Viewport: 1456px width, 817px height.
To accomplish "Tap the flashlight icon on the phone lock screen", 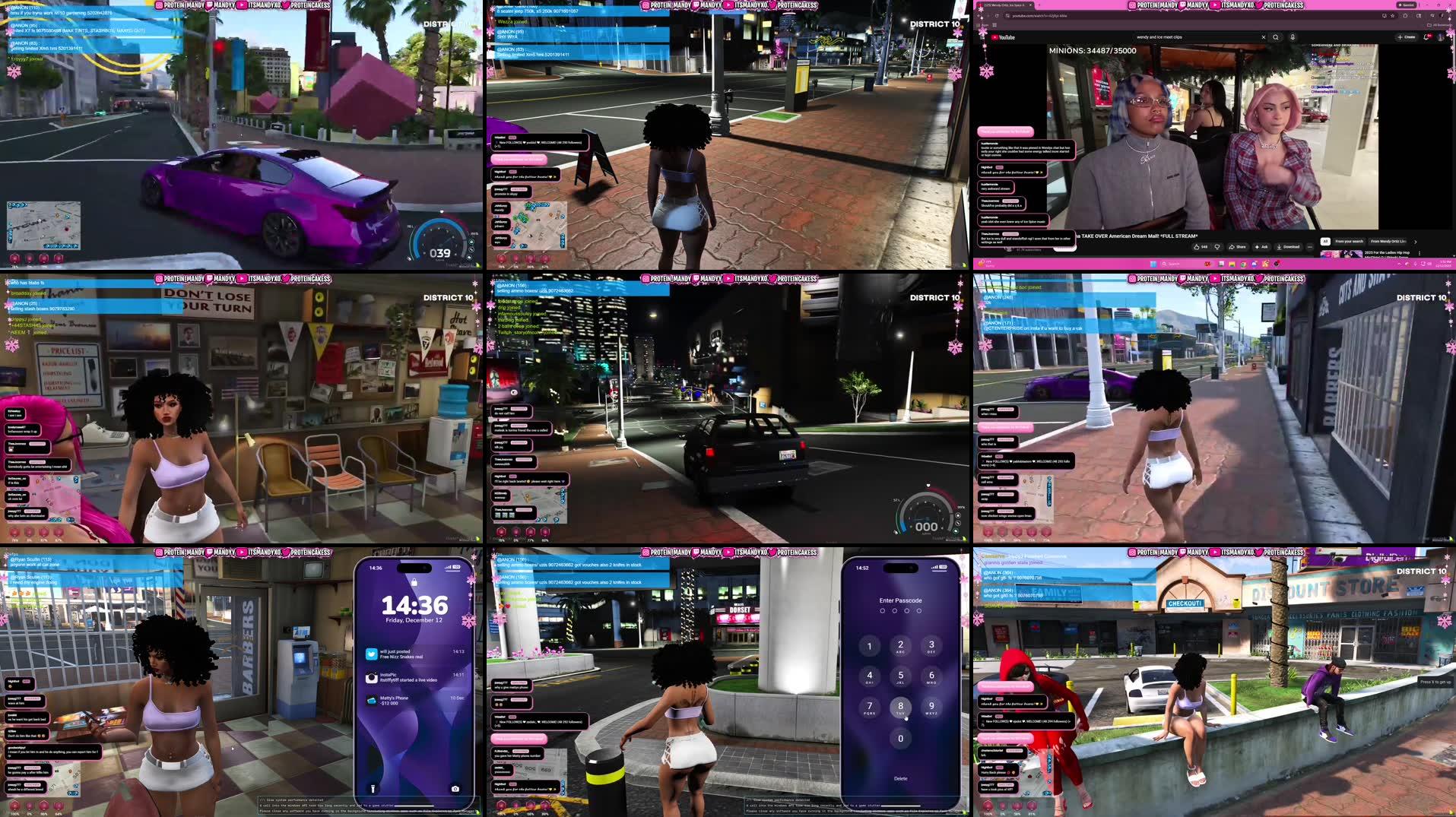I will pyautogui.click(x=372, y=789).
